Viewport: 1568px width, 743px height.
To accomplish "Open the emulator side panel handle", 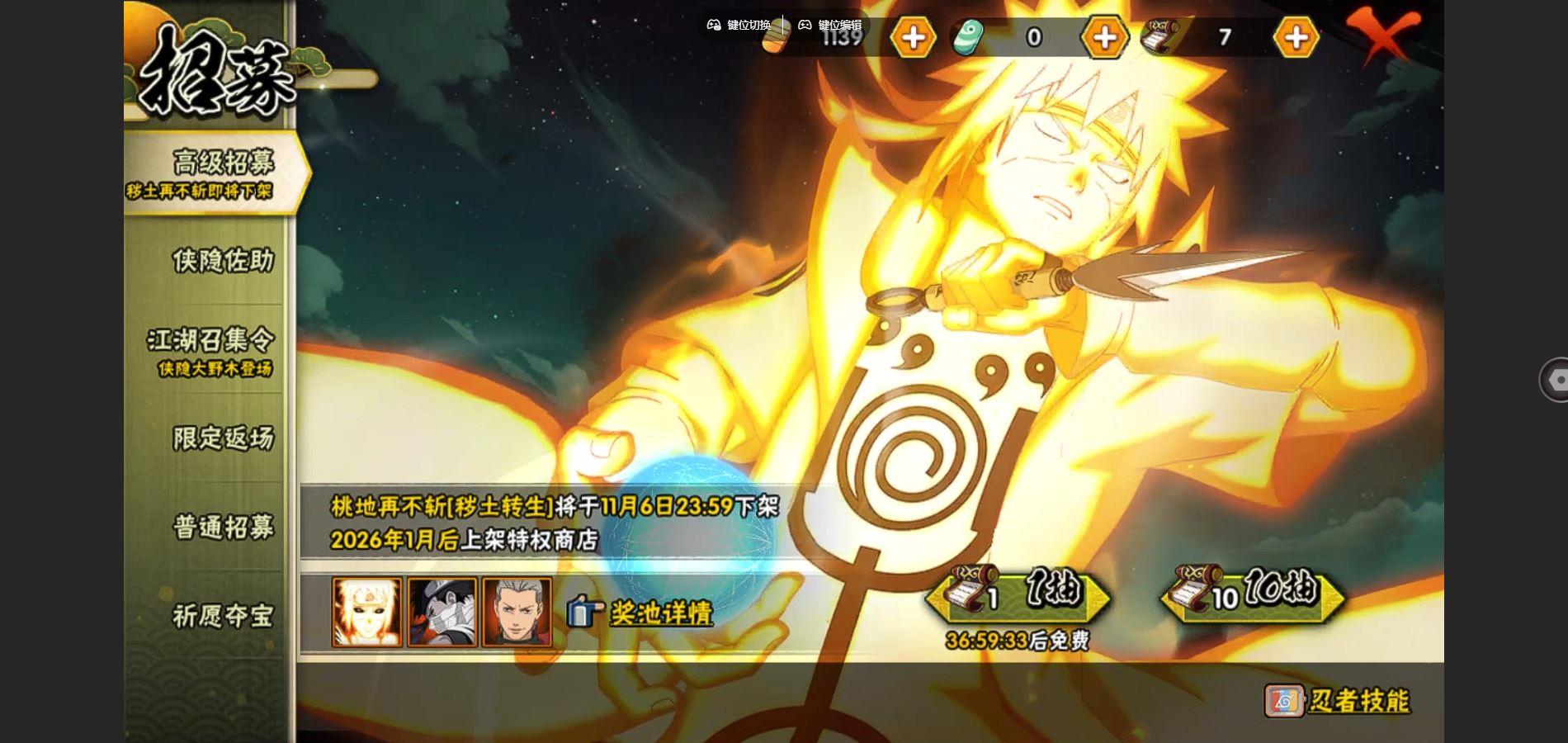I will coord(1555,380).
